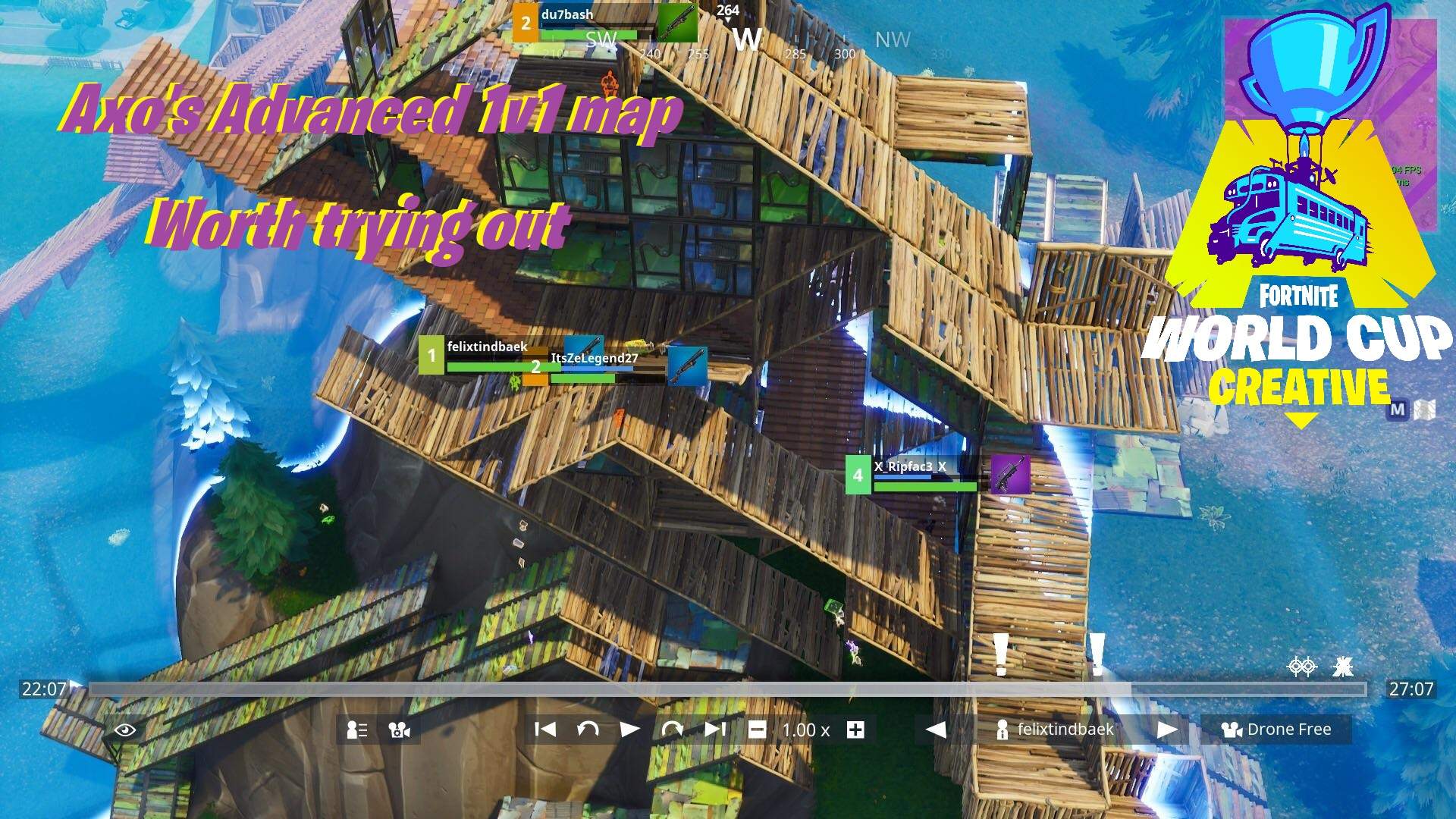Click the plus icon to increase playback speed

coord(855,730)
